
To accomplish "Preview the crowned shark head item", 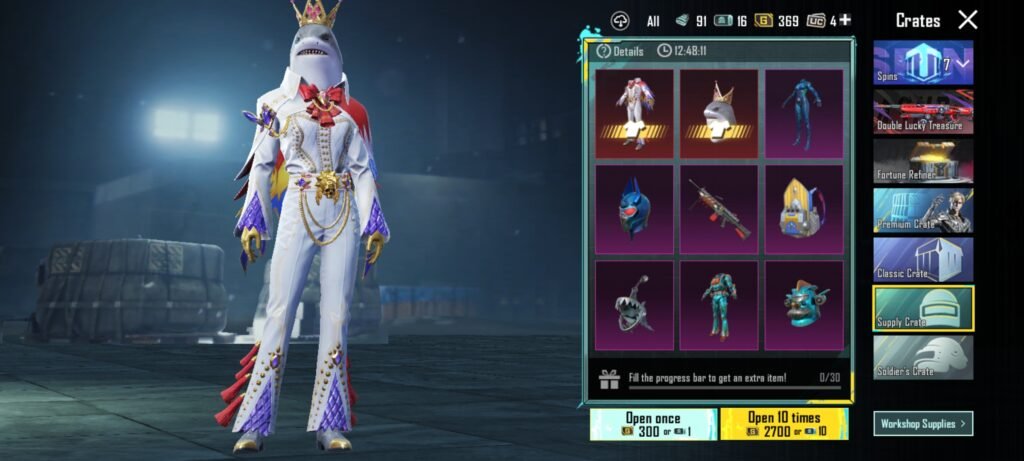I will point(718,113).
